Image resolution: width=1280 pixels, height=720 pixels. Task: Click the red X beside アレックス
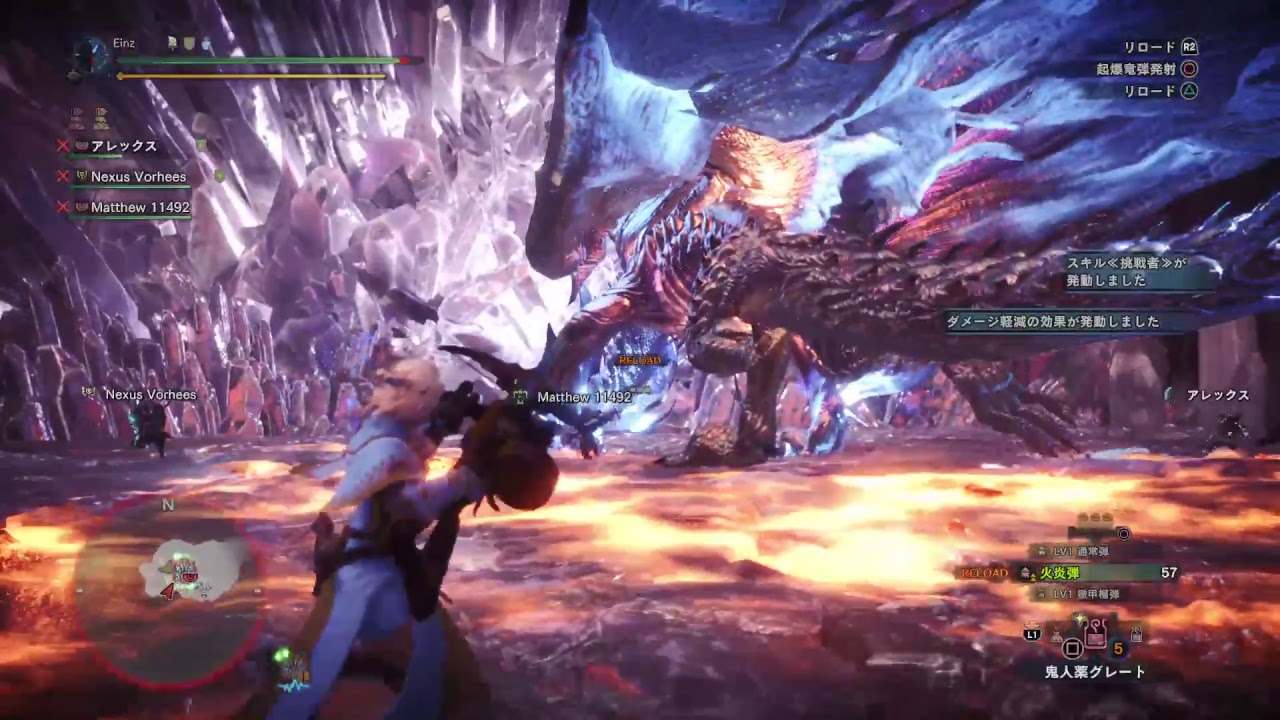pos(63,145)
